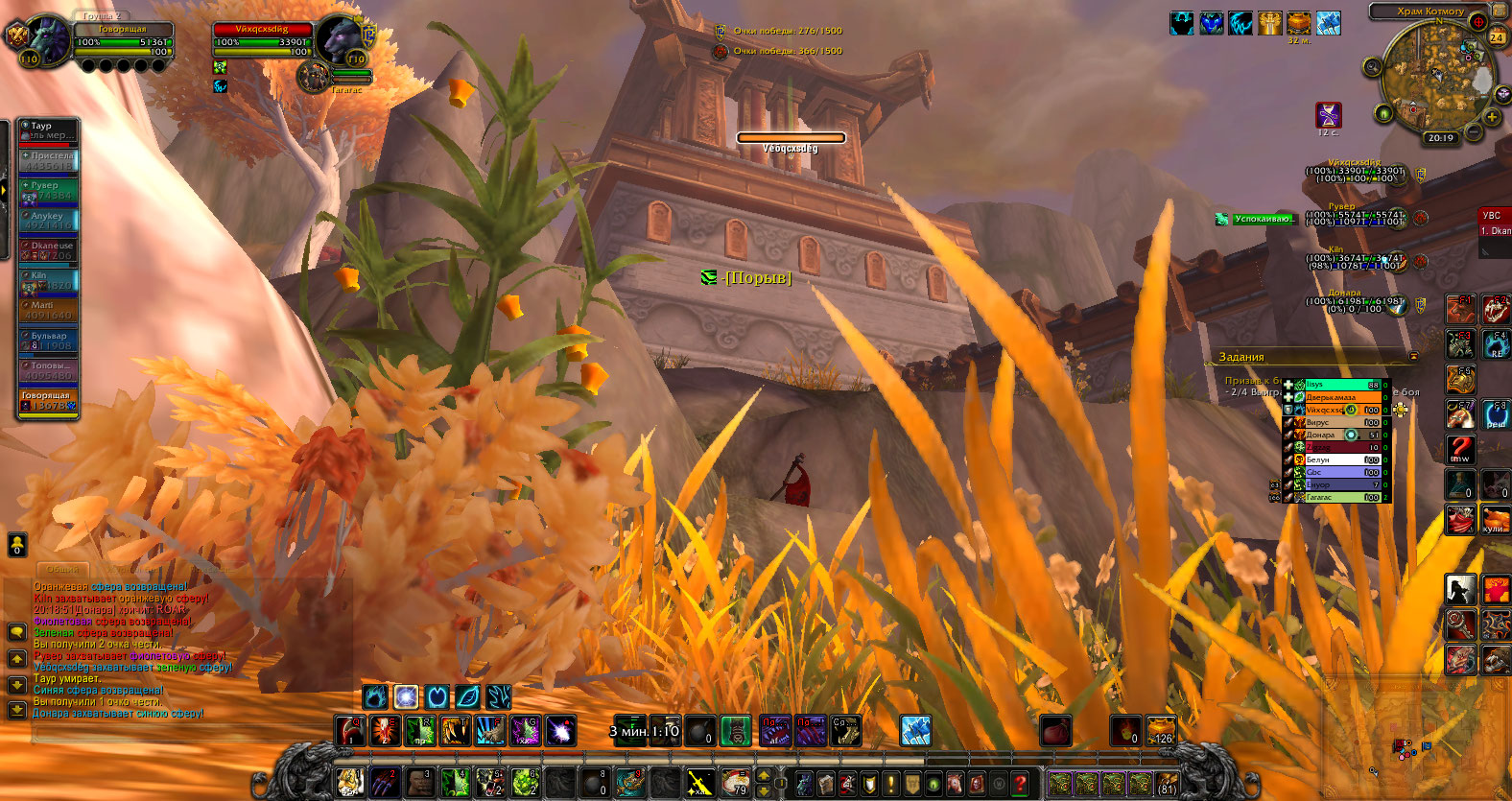Use the yellow crossed-swords action slot
The height and width of the screenshot is (801, 1512).
click(699, 783)
